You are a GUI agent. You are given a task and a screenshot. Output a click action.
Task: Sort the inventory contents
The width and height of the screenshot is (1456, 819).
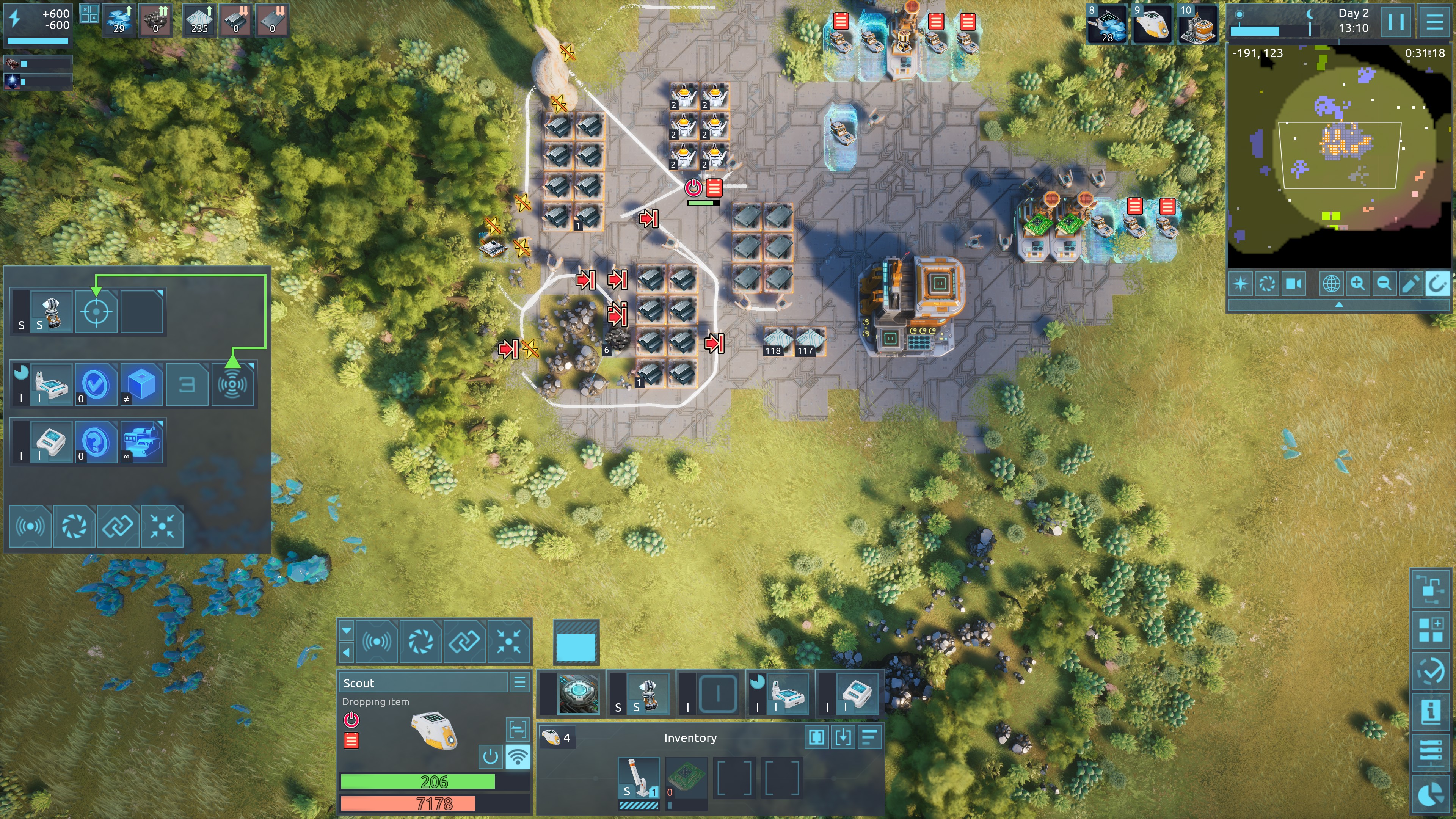(x=869, y=737)
